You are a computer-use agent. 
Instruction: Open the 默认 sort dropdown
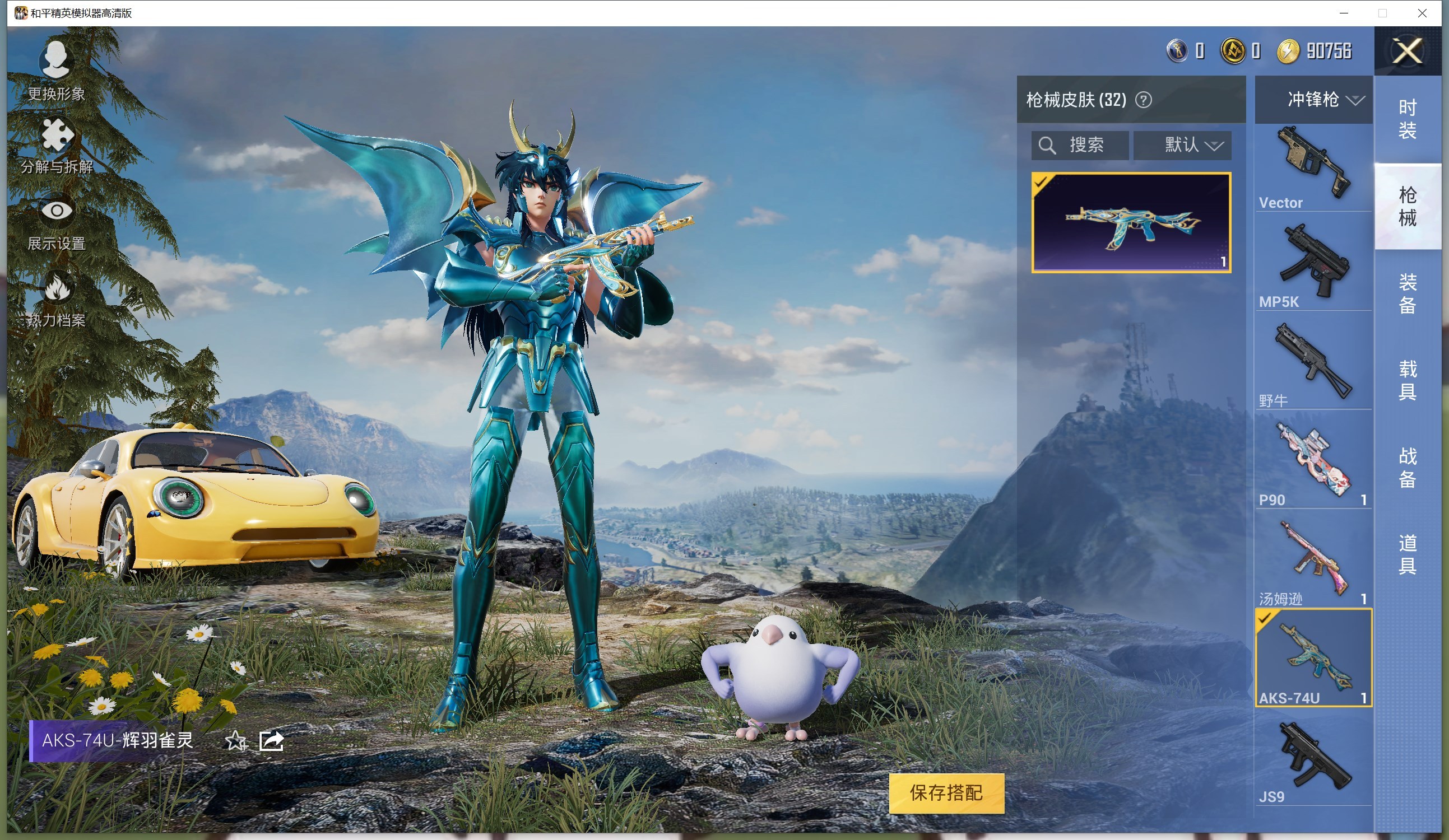(x=1182, y=145)
